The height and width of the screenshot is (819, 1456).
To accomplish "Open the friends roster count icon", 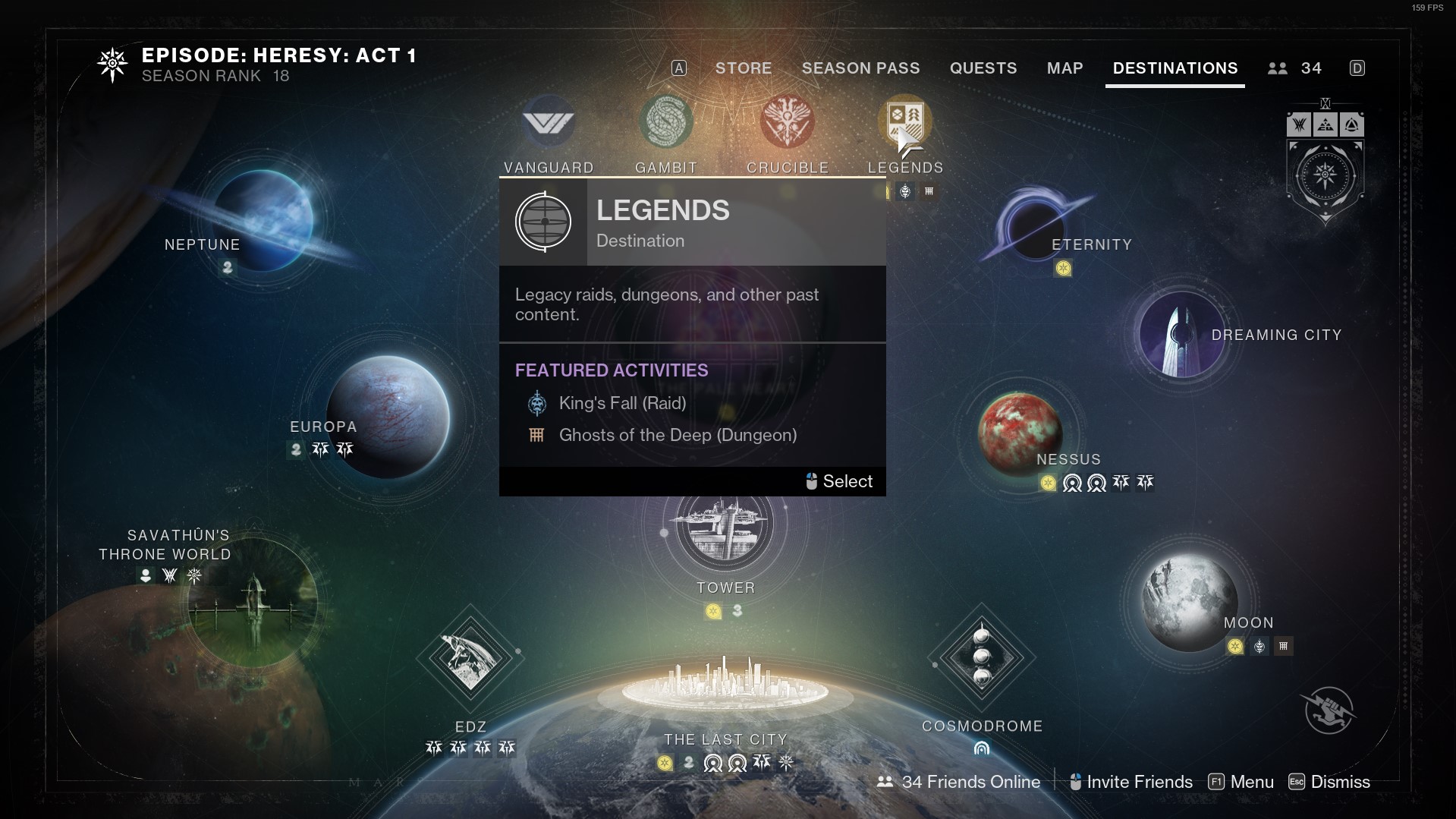I will tap(1294, 68).
